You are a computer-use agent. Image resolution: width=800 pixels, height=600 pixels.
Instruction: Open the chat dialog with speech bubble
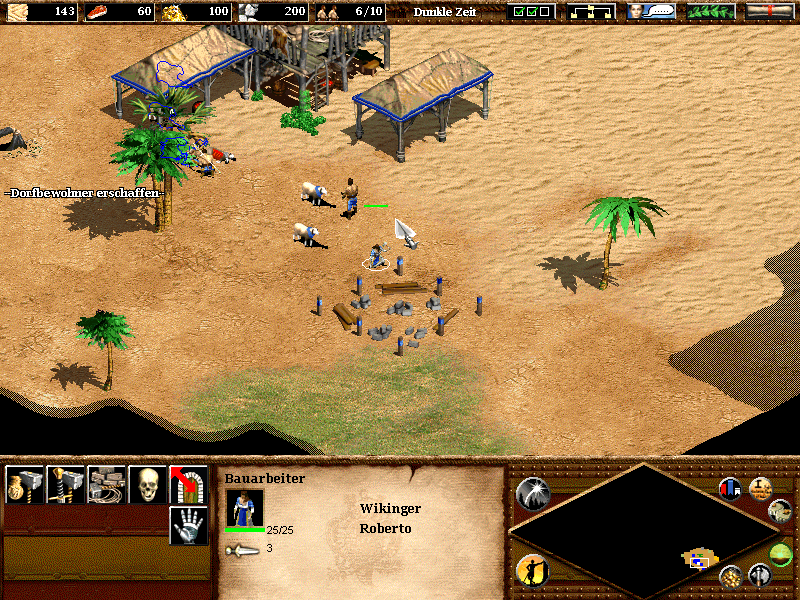[x=650, y=12]
